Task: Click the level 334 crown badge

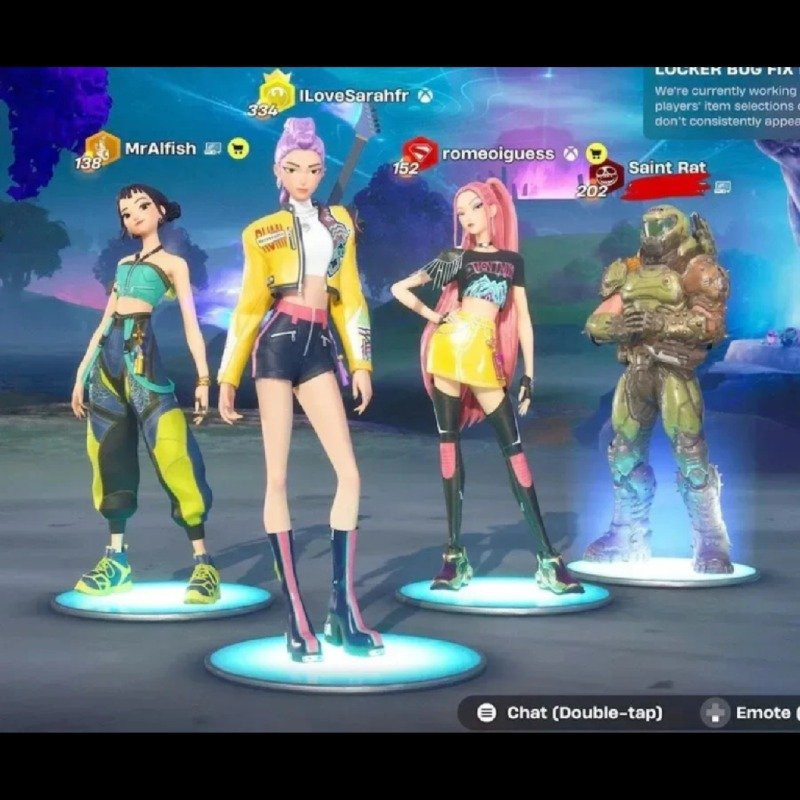Action: coord(275,90)
